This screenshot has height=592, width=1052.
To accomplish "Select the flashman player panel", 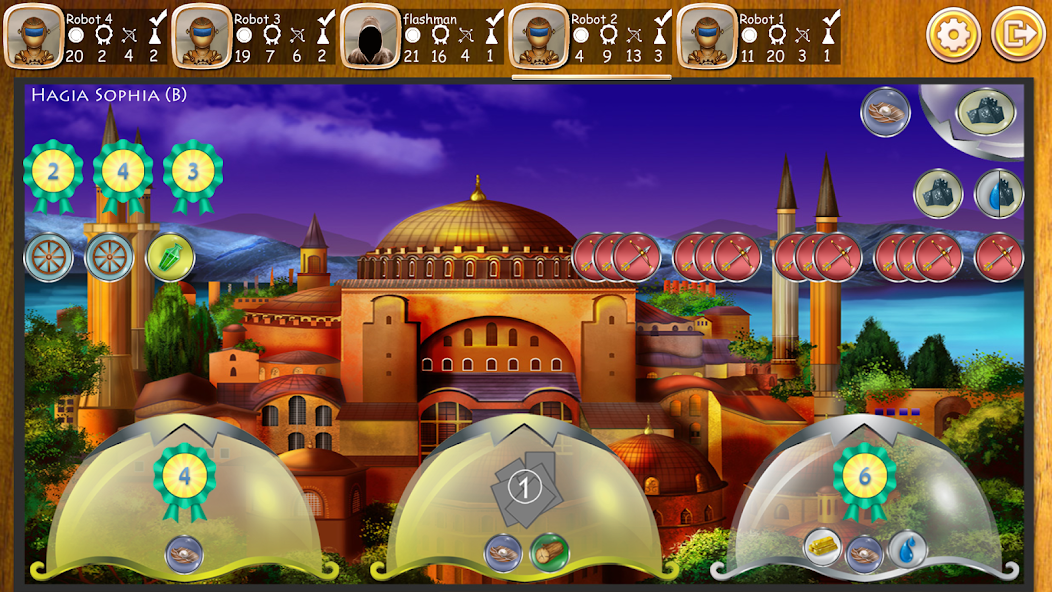I will coord(422,36).
